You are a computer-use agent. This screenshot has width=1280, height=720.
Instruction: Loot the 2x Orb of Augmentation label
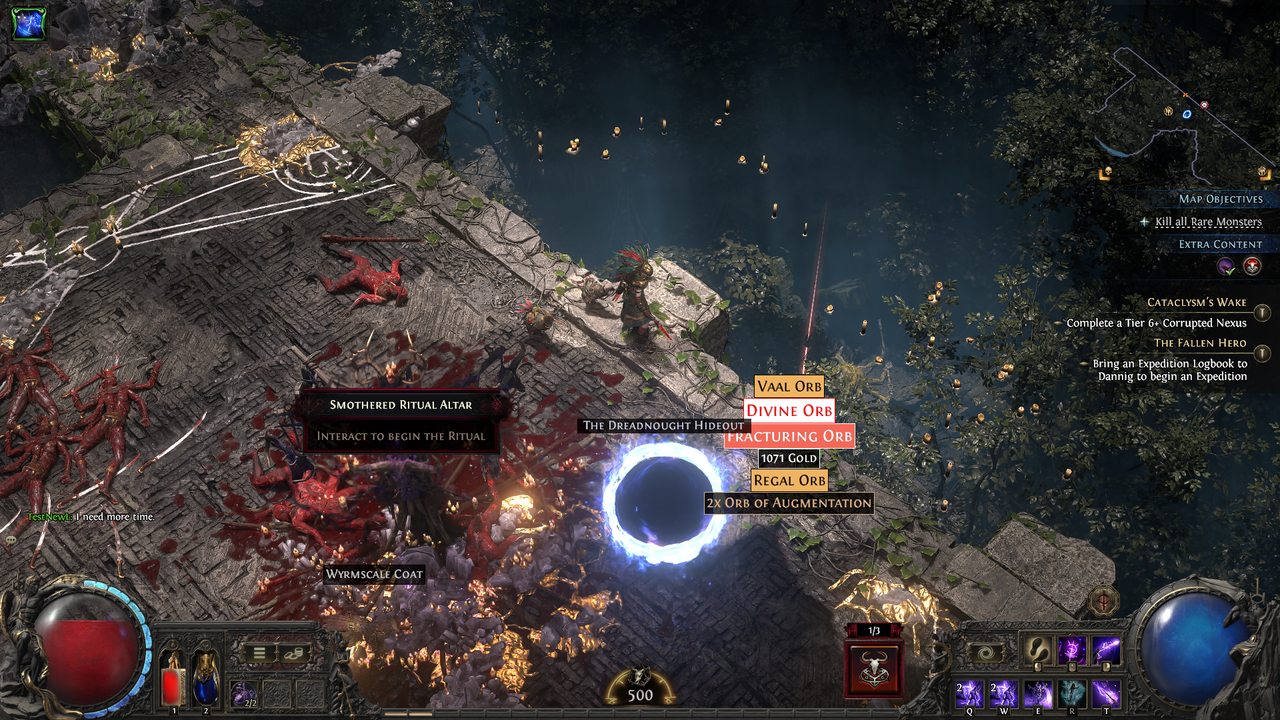click(x=789, y=503)
